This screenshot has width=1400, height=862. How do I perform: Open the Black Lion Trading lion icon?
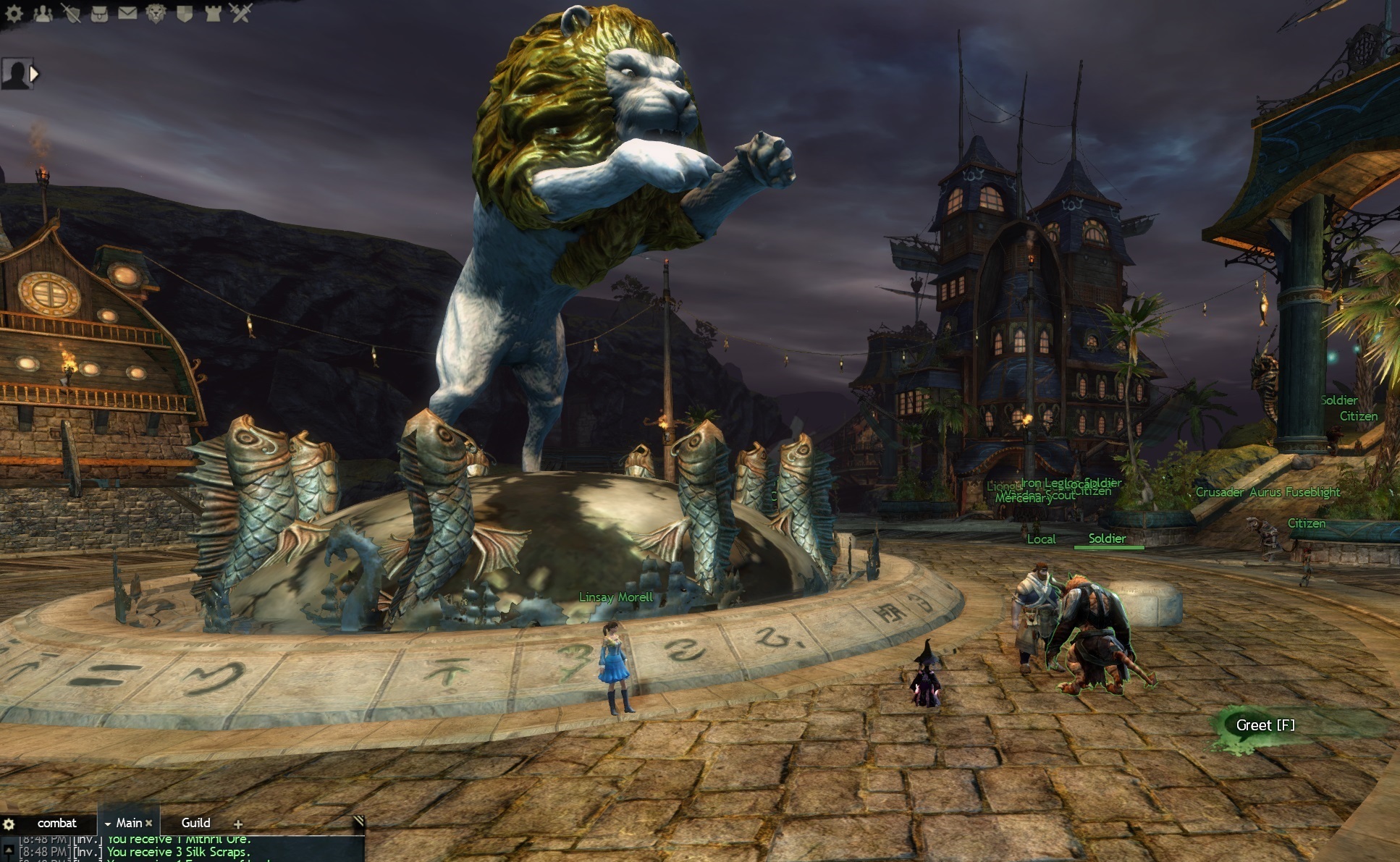[156, 12]
